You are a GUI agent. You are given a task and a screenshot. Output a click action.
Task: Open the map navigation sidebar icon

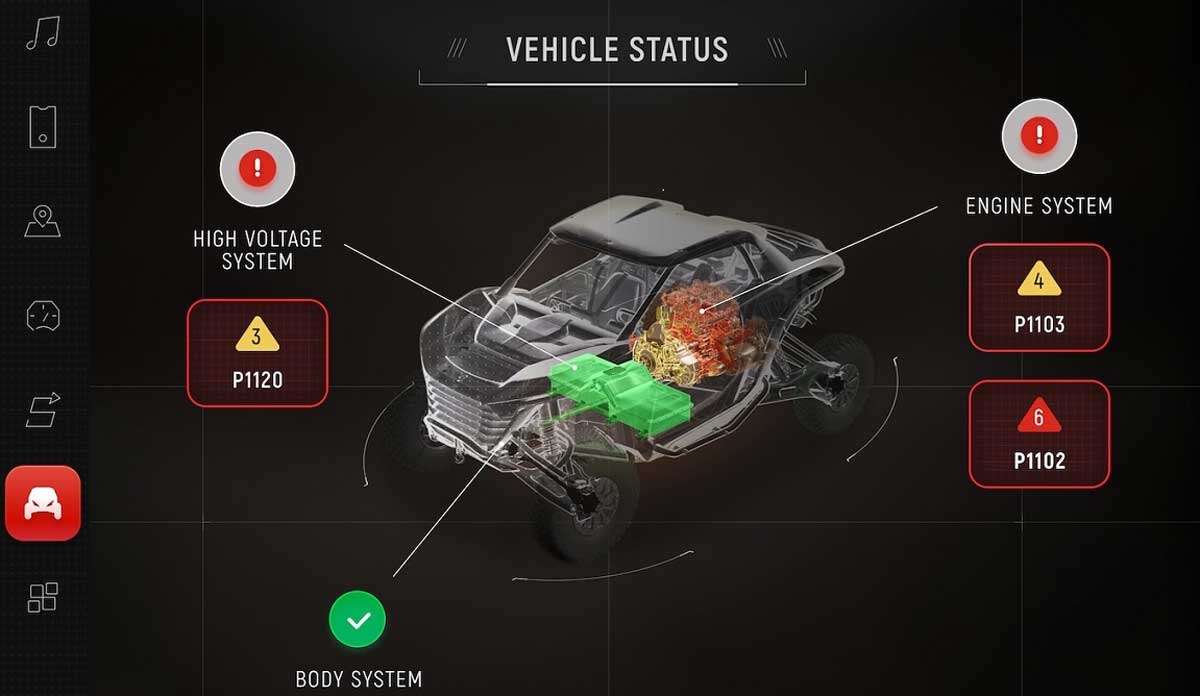point(43,221)
